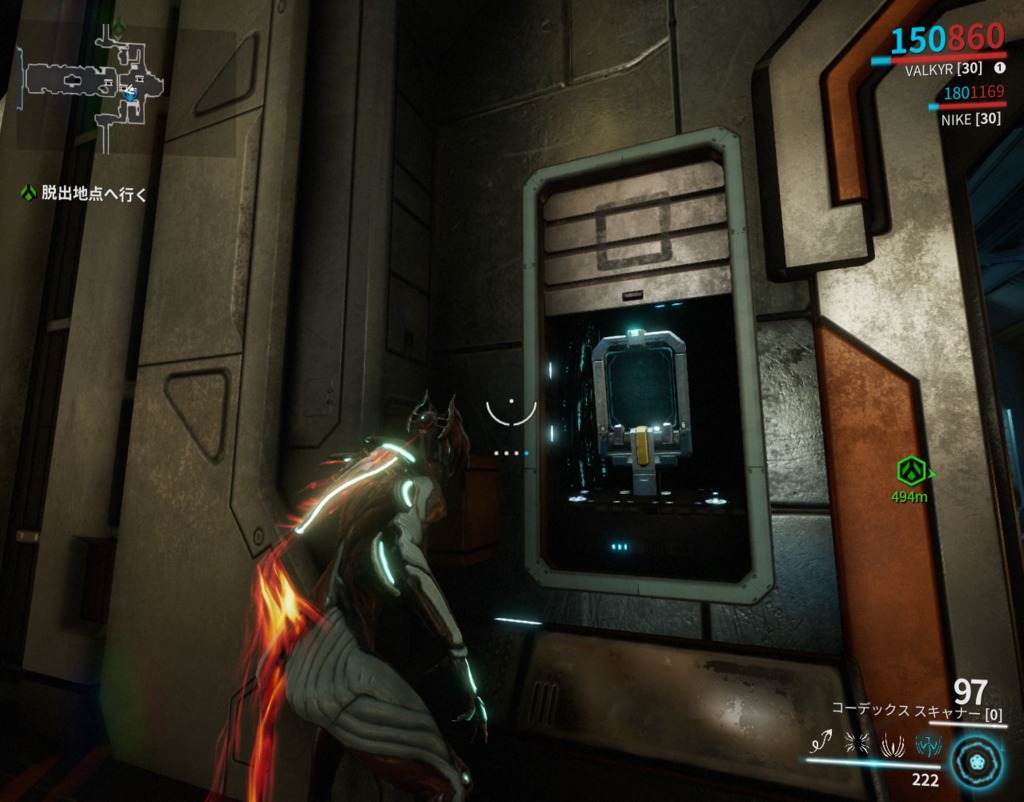Activate the Warcry ability icon
The width and height of the screenshot is (1024, 802).
point(857,743)
